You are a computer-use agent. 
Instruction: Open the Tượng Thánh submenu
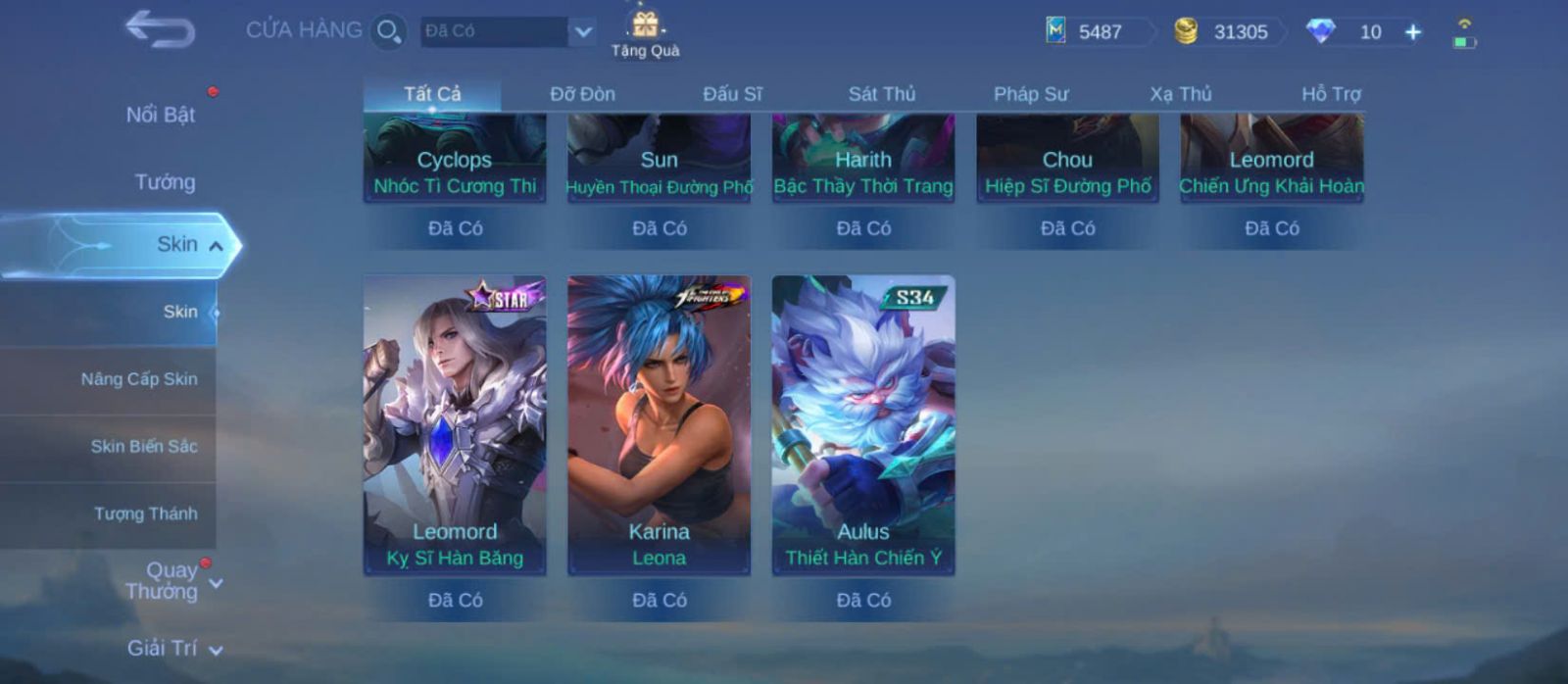click(145, 513)
